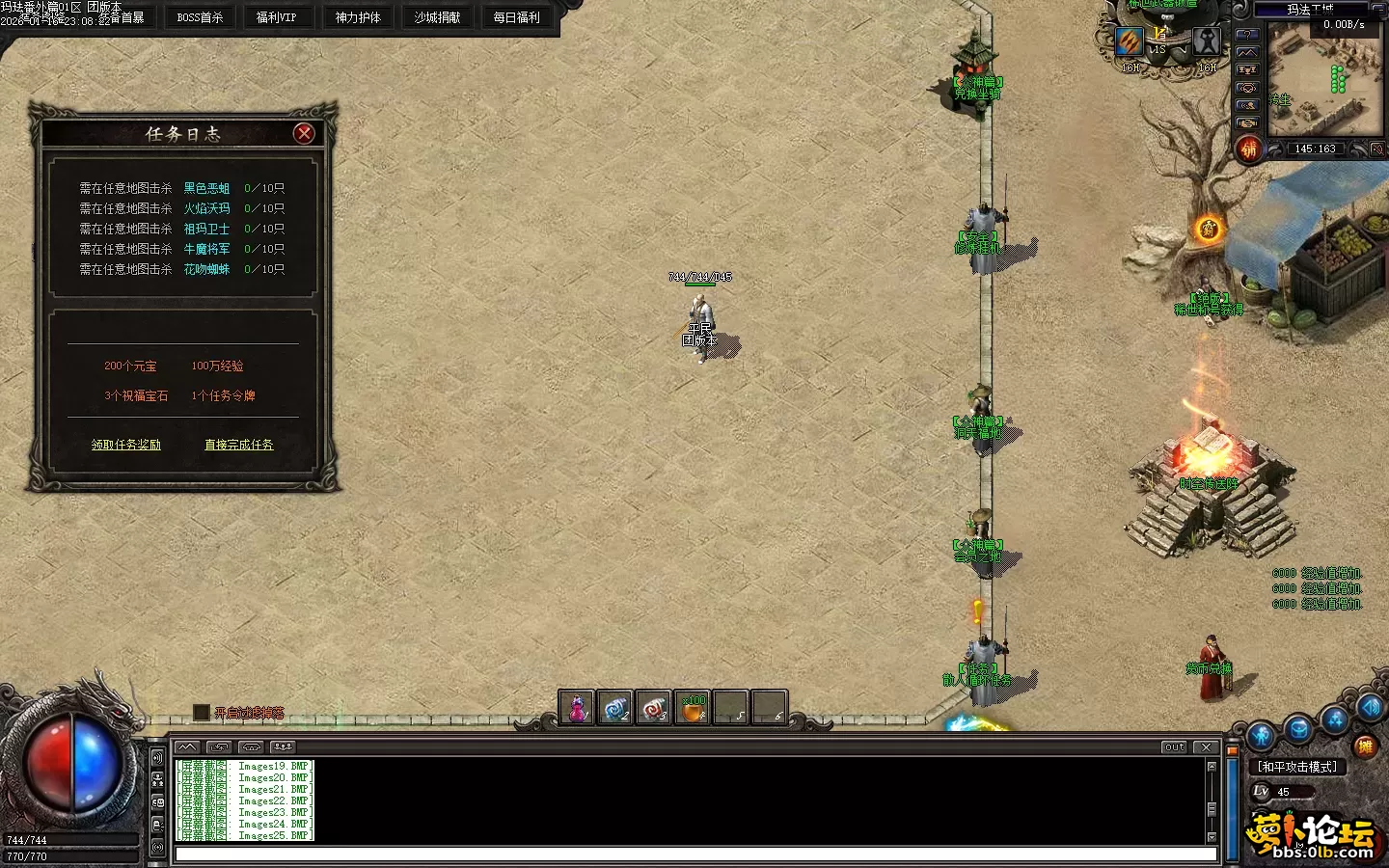Open the character panel warrior icon
Screen dimensions: 1389x868
click(1262, 738)
